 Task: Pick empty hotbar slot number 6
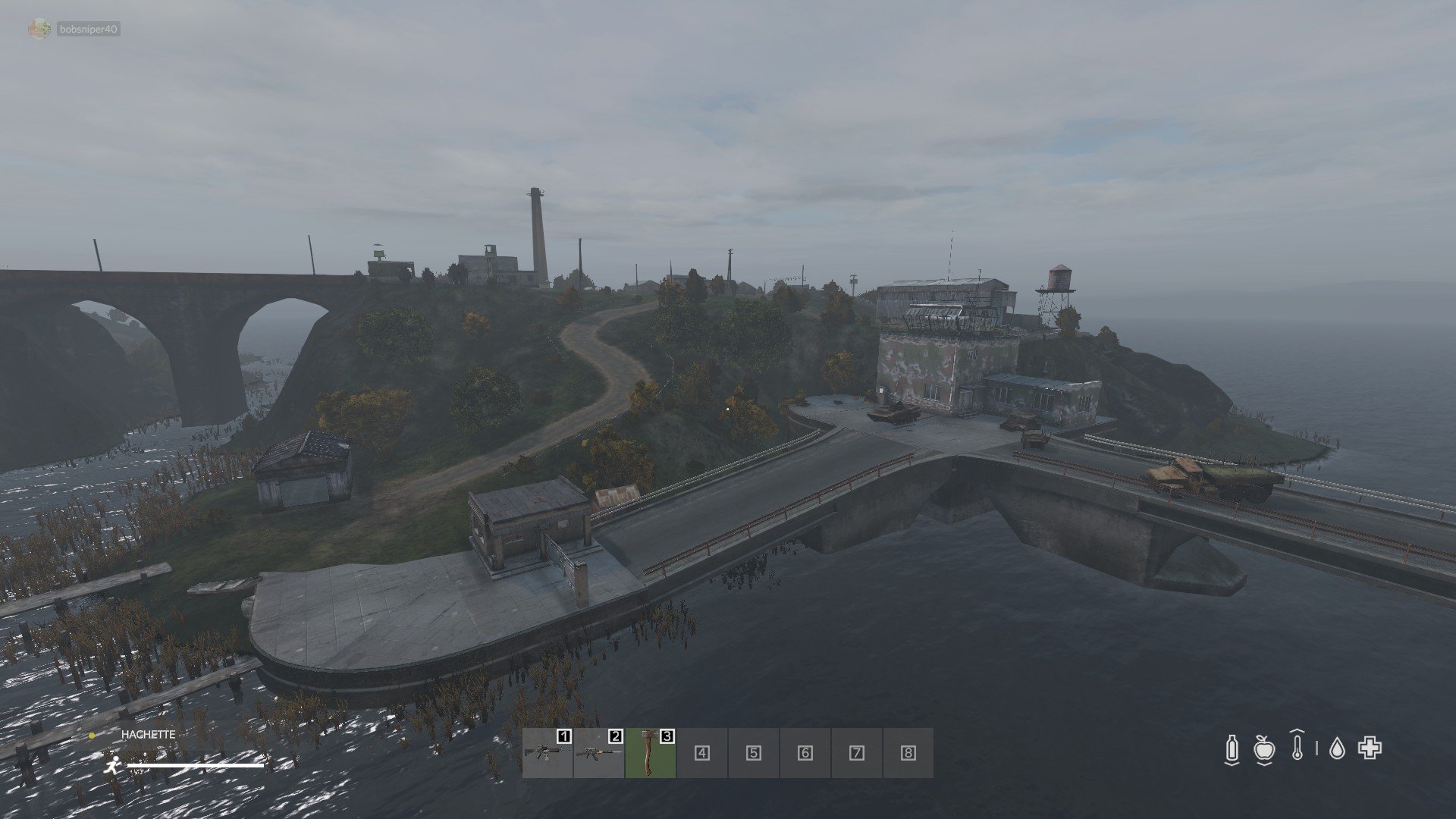805,752
